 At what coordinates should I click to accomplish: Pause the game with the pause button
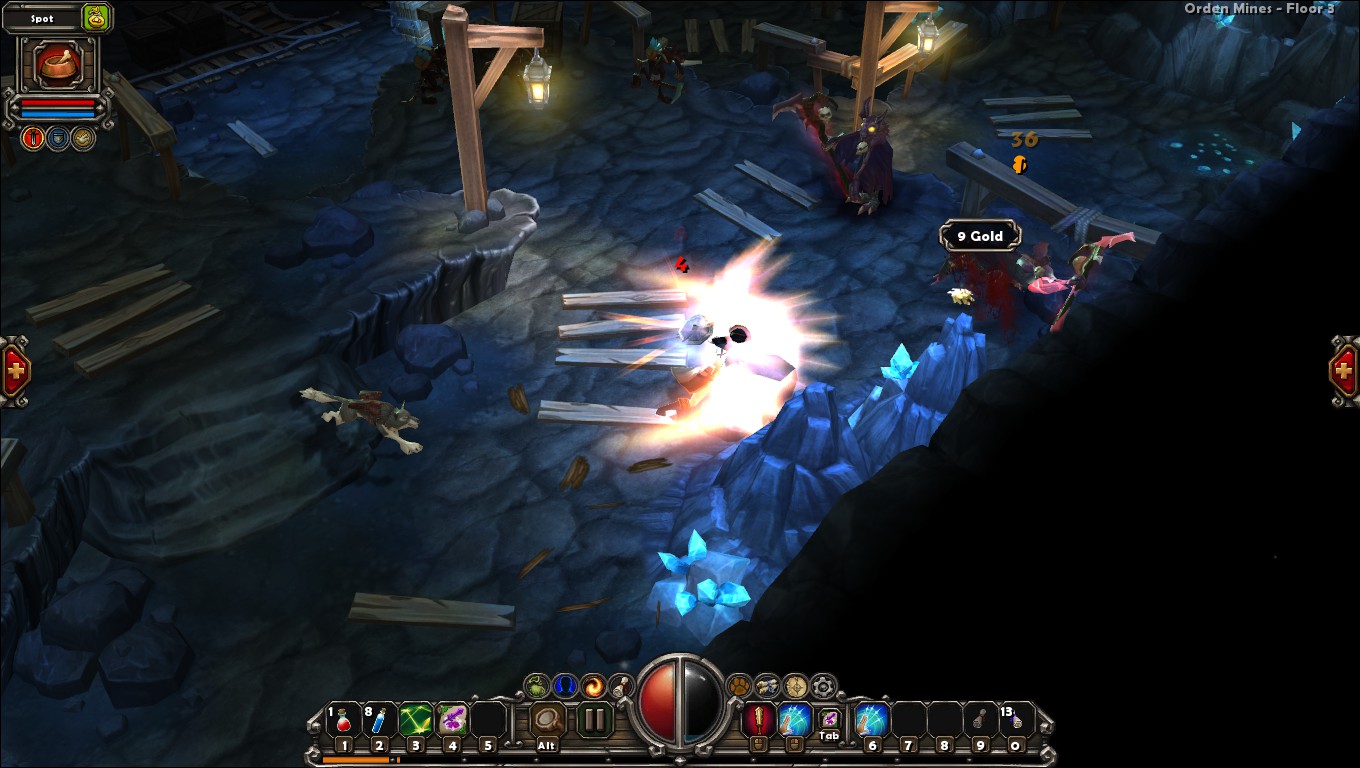tap(594, 718)
